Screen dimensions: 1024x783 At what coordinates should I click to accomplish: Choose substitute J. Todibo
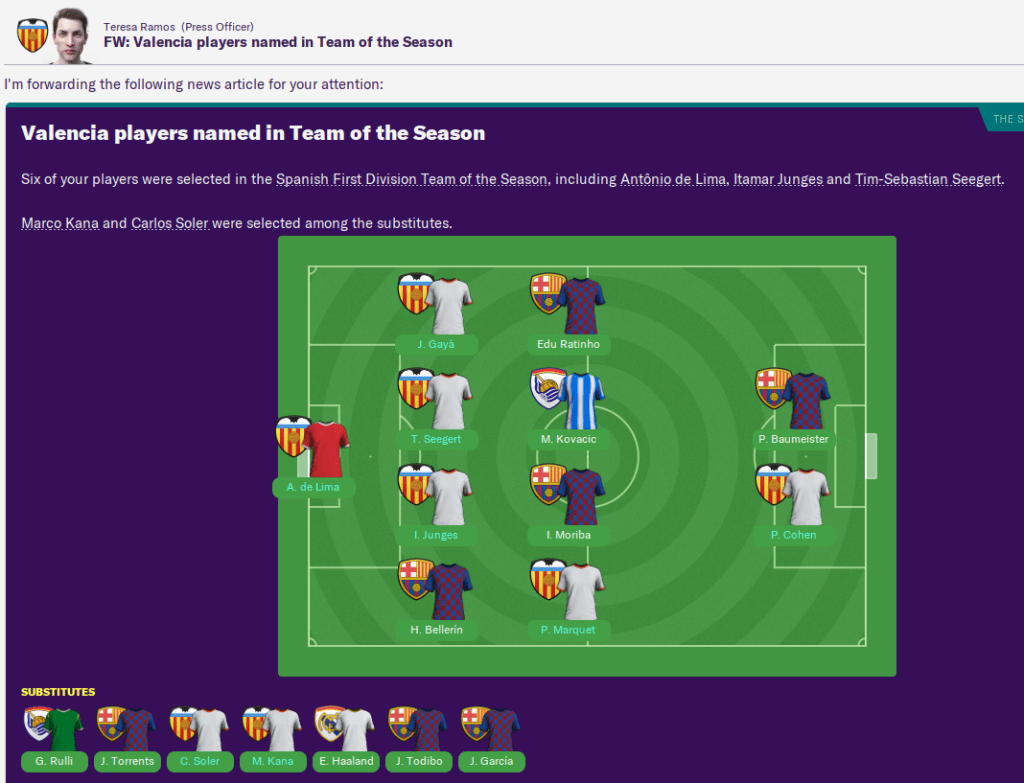417,761
